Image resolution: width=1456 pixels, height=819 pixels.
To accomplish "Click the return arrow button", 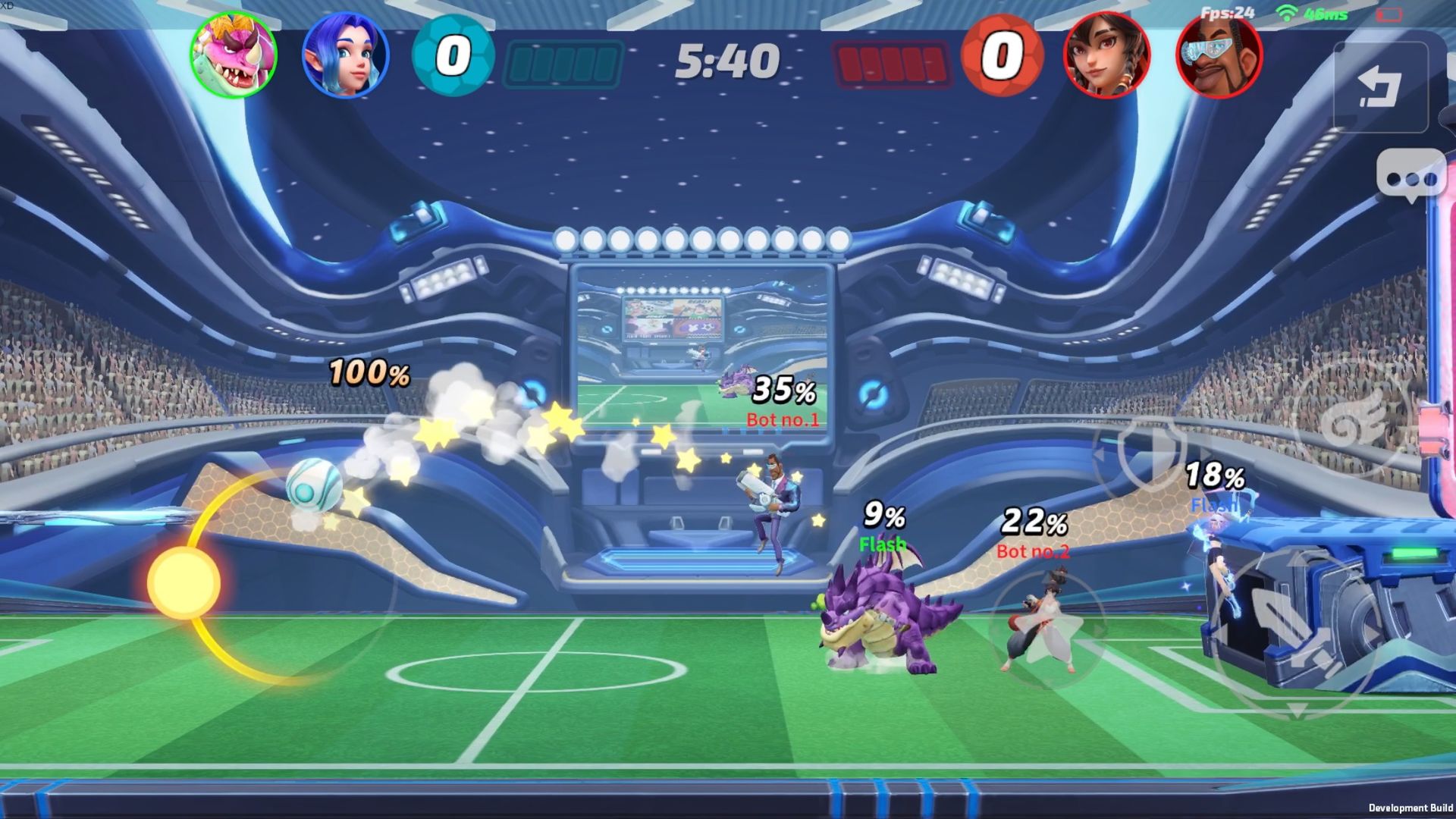I will [1380, 87].
